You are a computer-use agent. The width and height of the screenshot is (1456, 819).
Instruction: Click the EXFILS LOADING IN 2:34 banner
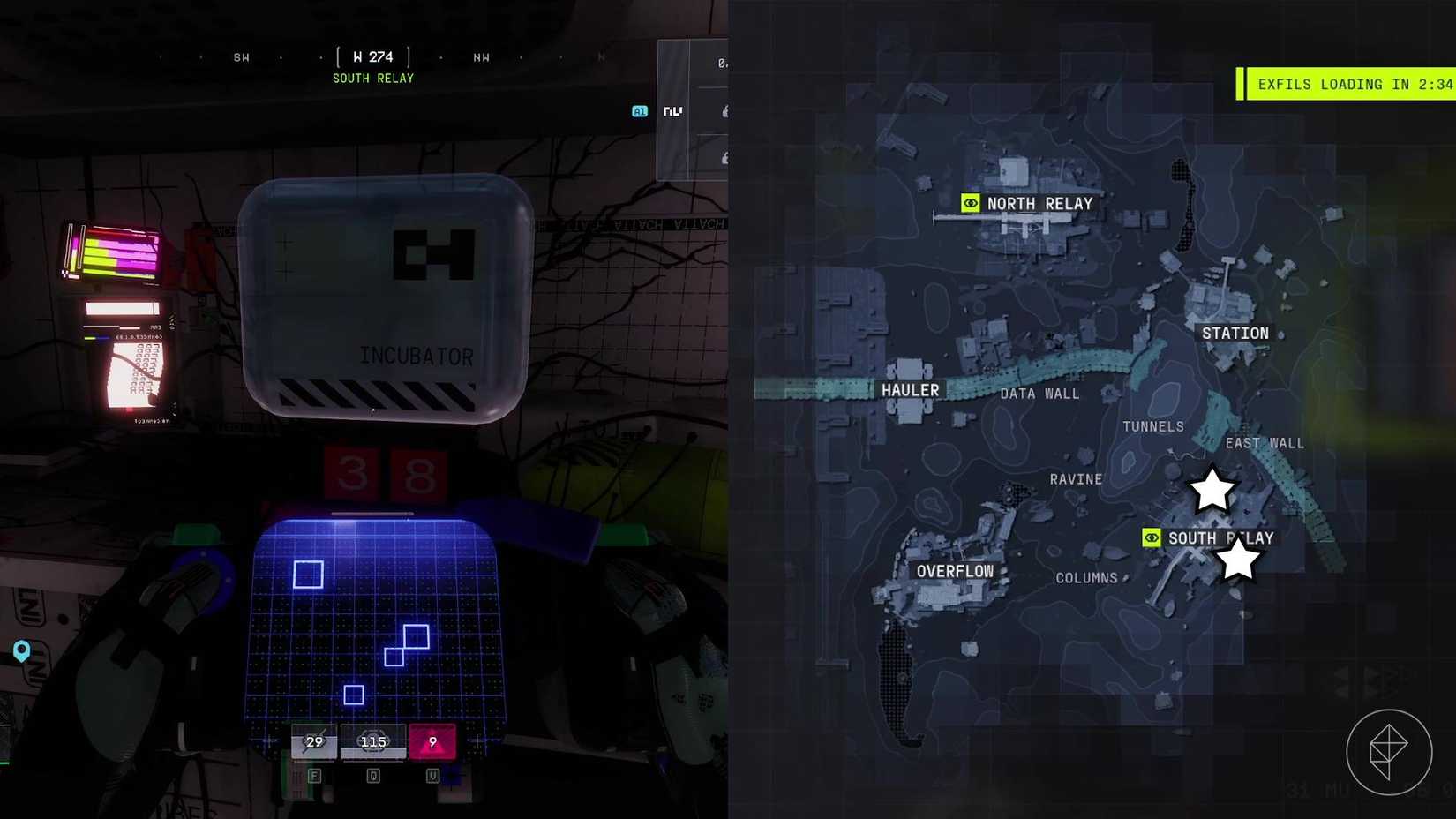[1347, 84]
